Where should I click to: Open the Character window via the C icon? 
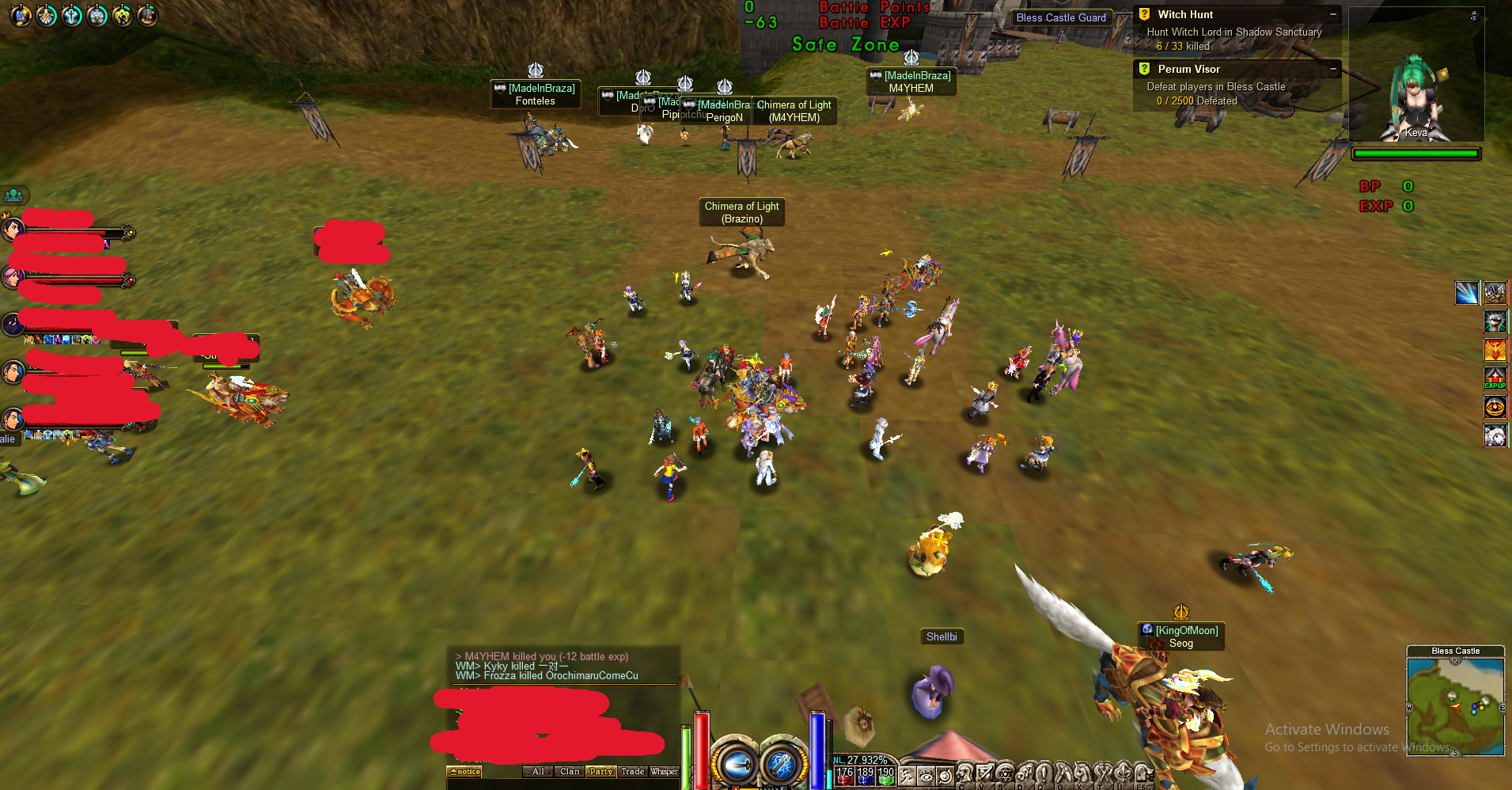click(963, 773)
